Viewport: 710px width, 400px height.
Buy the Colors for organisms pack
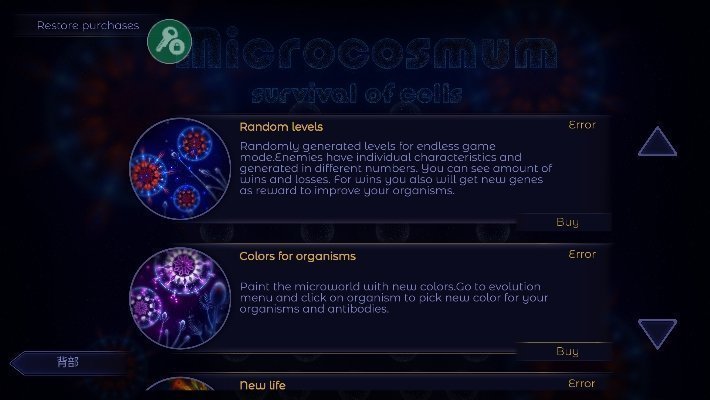pyautogui.click(x=566, y=351)
